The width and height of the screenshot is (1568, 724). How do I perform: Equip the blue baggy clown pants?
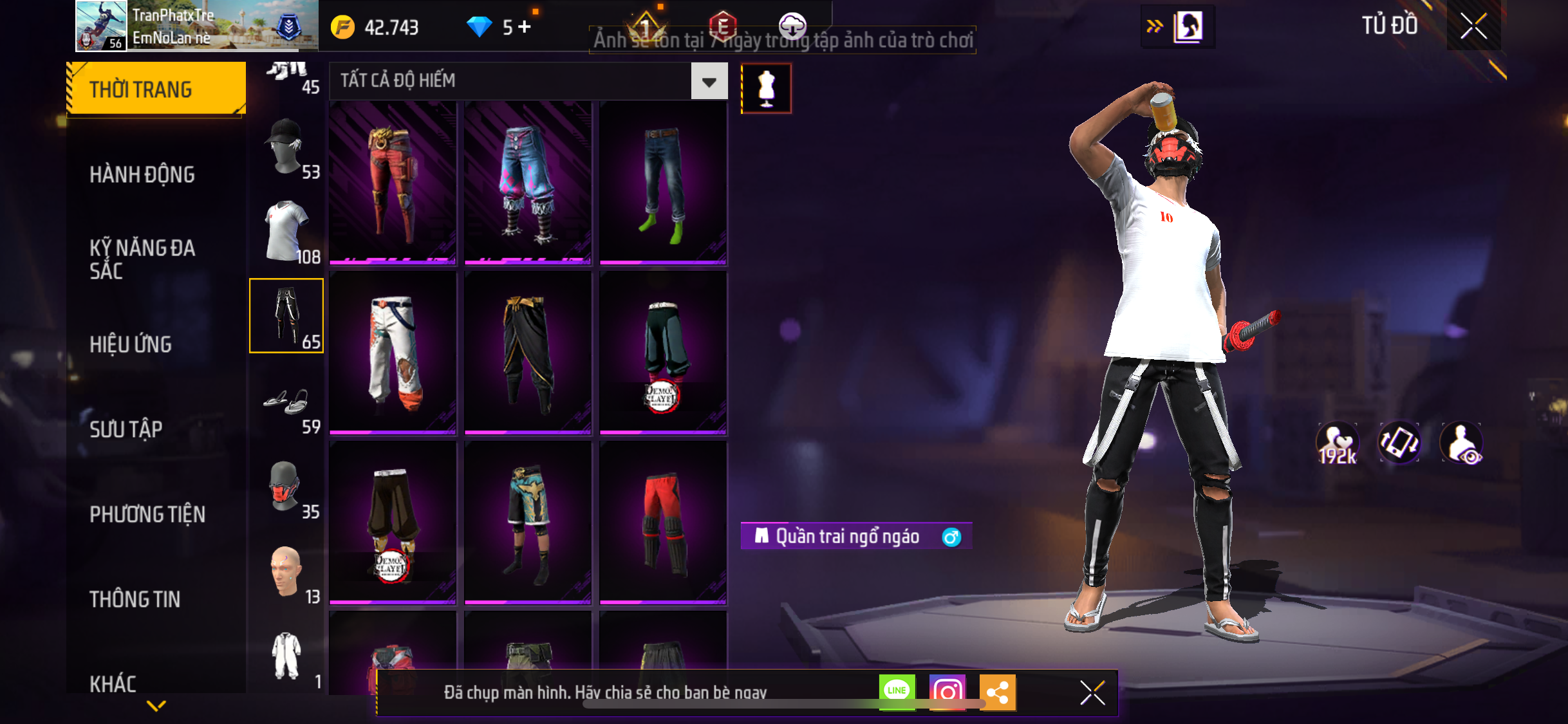pos(528,183)
